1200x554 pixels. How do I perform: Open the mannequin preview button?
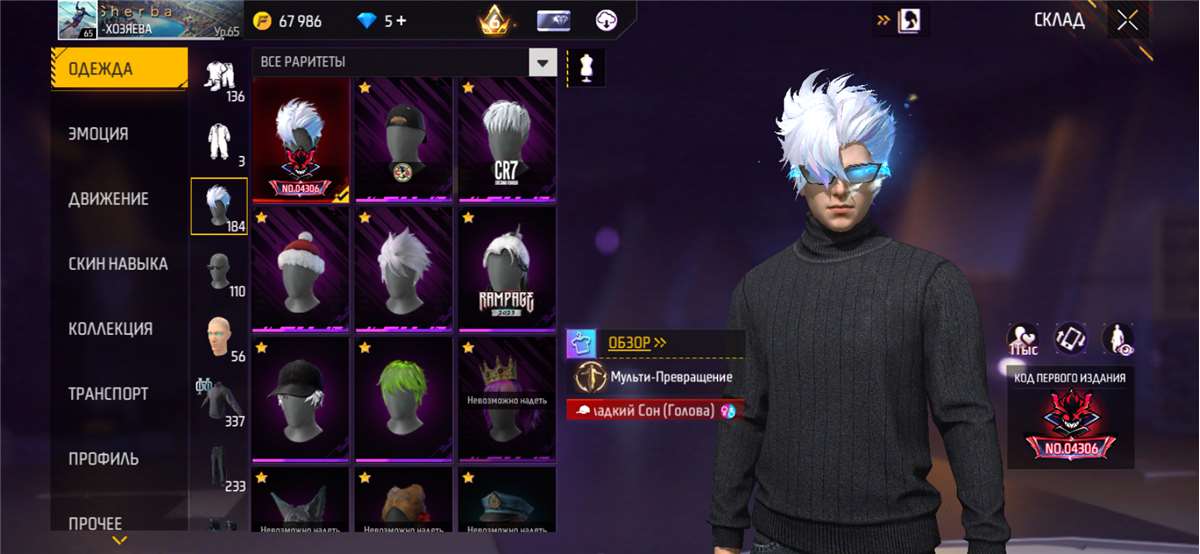(x=586, y=67)
